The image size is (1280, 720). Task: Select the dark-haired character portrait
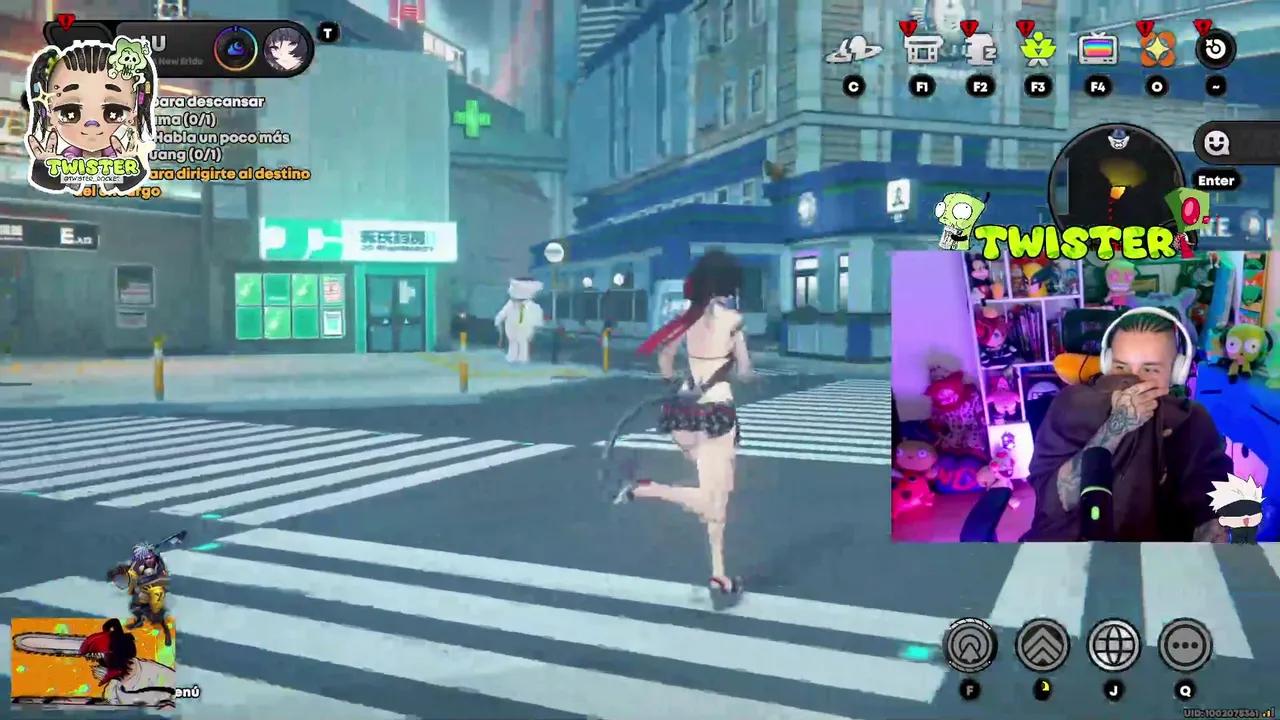coord(285,50)
